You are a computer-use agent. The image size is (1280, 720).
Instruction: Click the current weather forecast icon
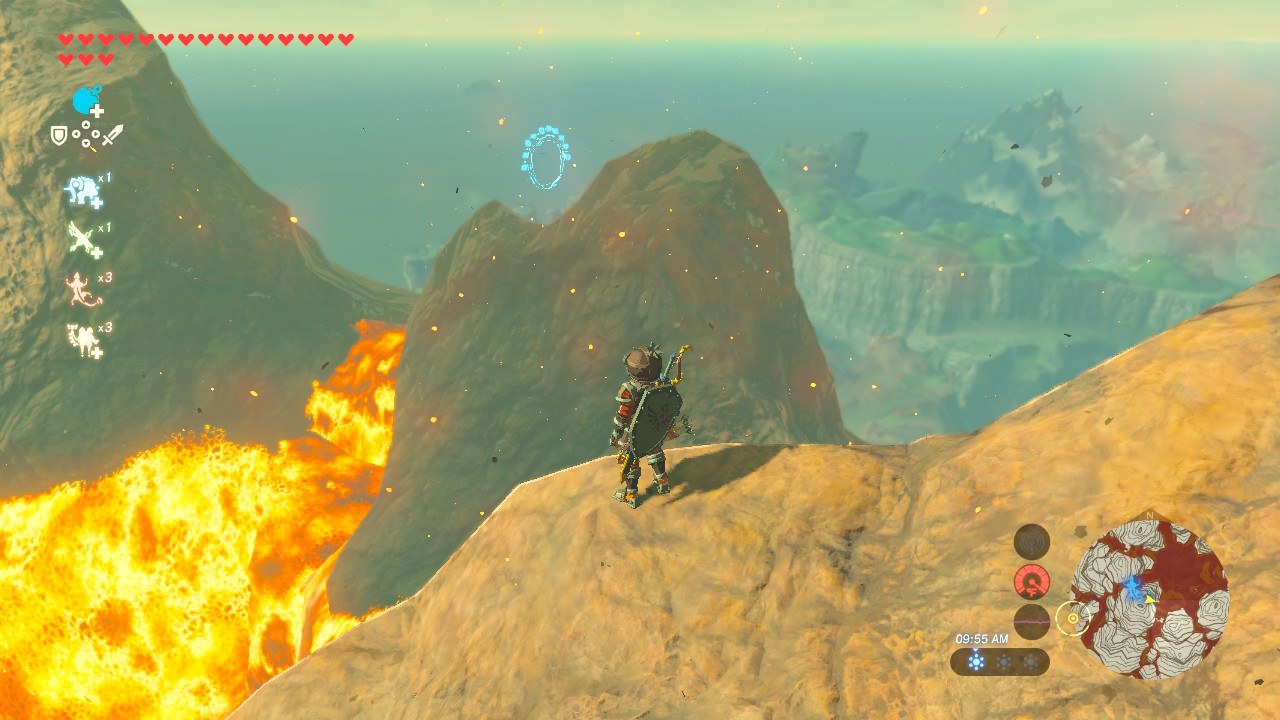pos(976,661)
